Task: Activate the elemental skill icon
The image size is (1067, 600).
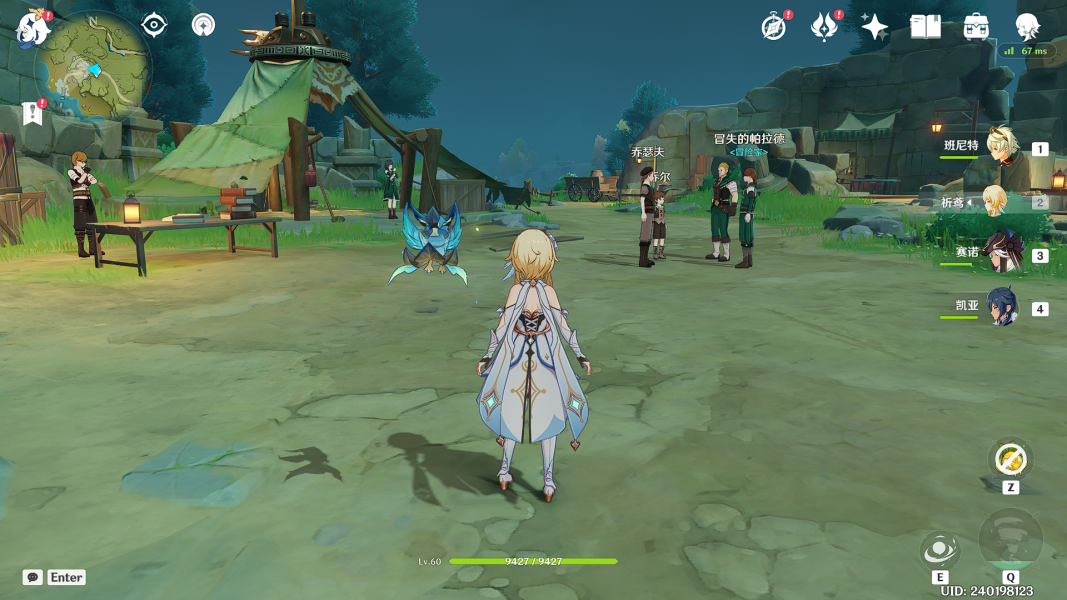Action: tap(940, 549)
